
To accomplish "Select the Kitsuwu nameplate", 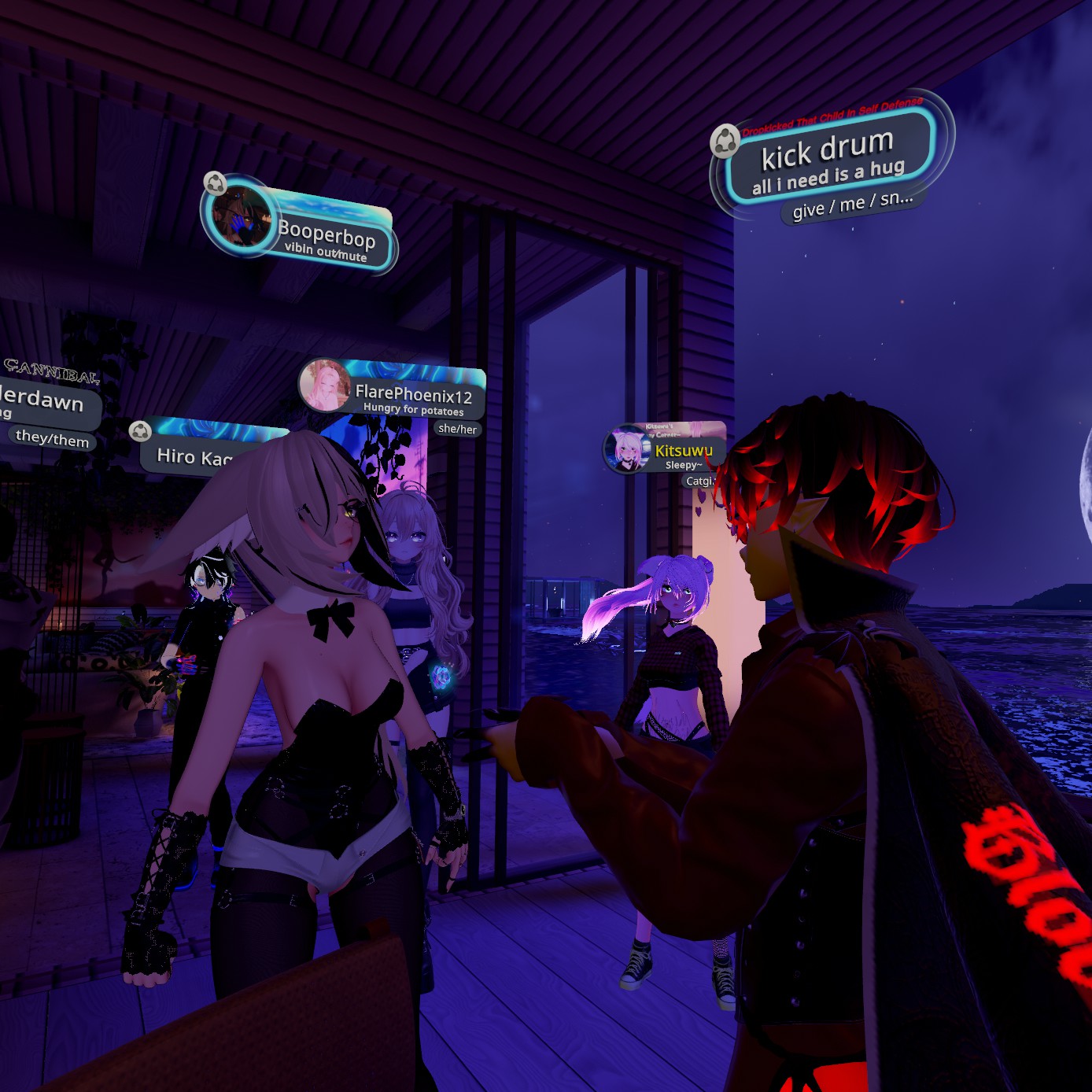I will coord(683,452).
